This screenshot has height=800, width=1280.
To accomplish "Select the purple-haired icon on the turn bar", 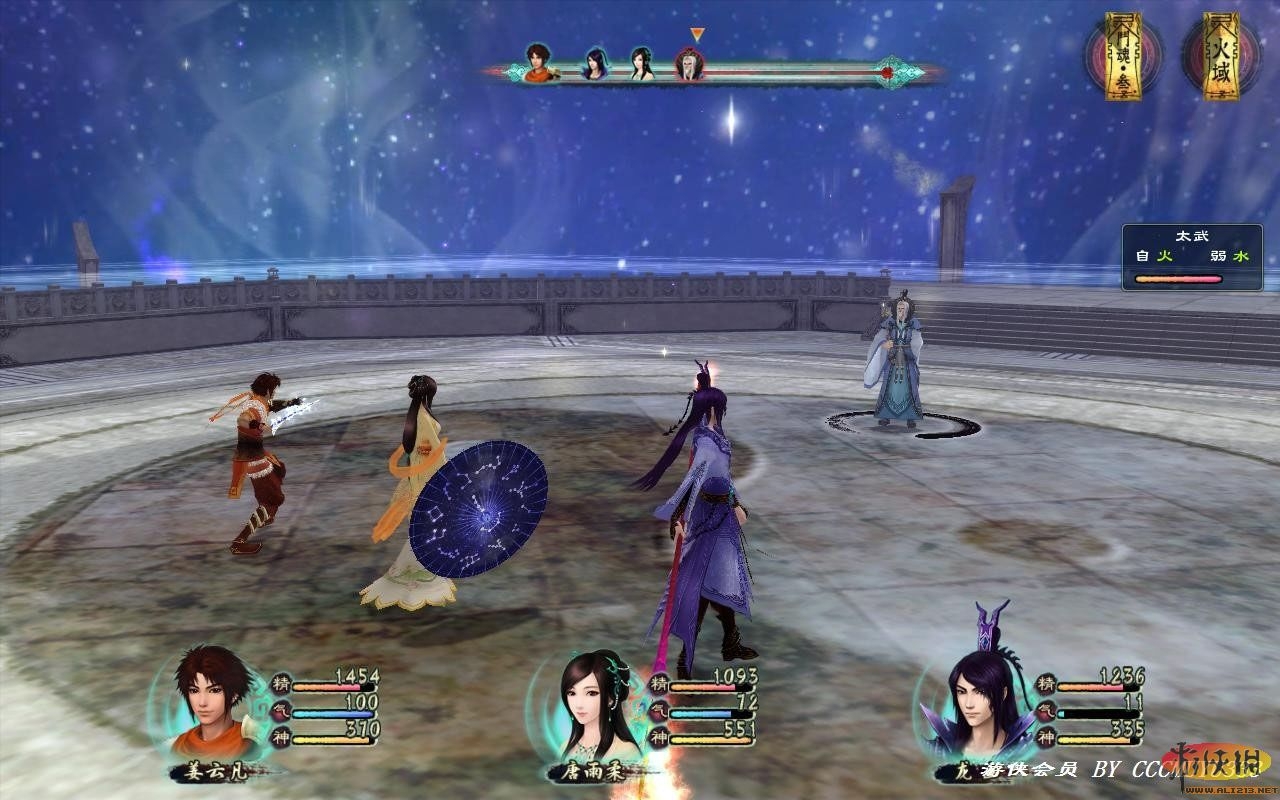I will point(596,64).
